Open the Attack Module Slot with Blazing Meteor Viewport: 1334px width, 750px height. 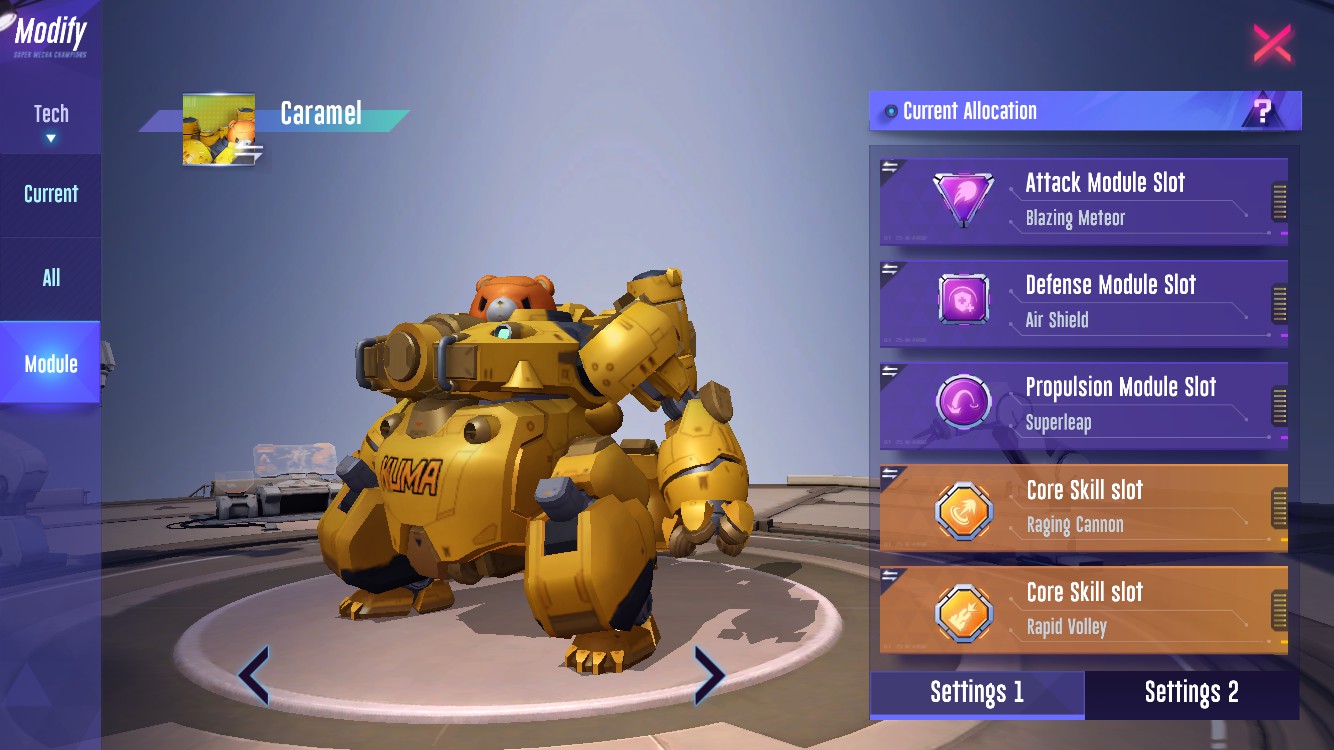click(1083, 200)
